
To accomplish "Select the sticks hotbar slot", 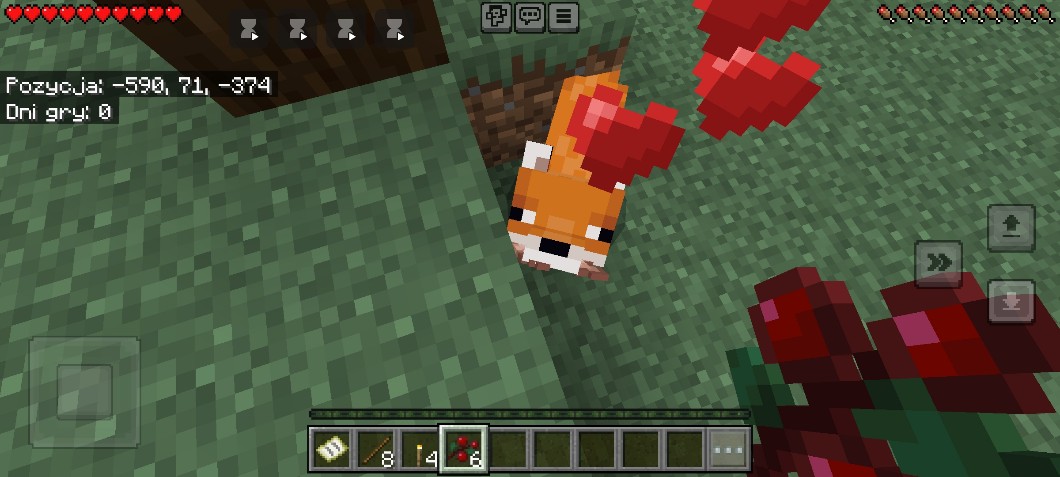I will [x=375, y=450].
